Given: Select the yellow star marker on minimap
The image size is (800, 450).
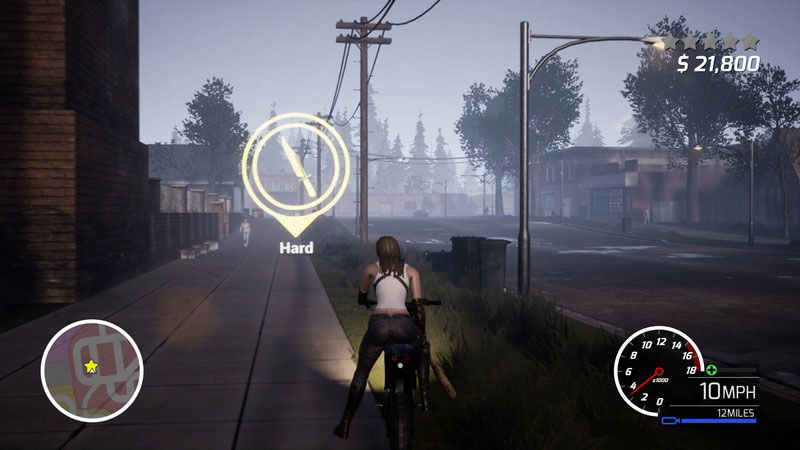Looking at the screenshot, I should (x=91, y=367).
